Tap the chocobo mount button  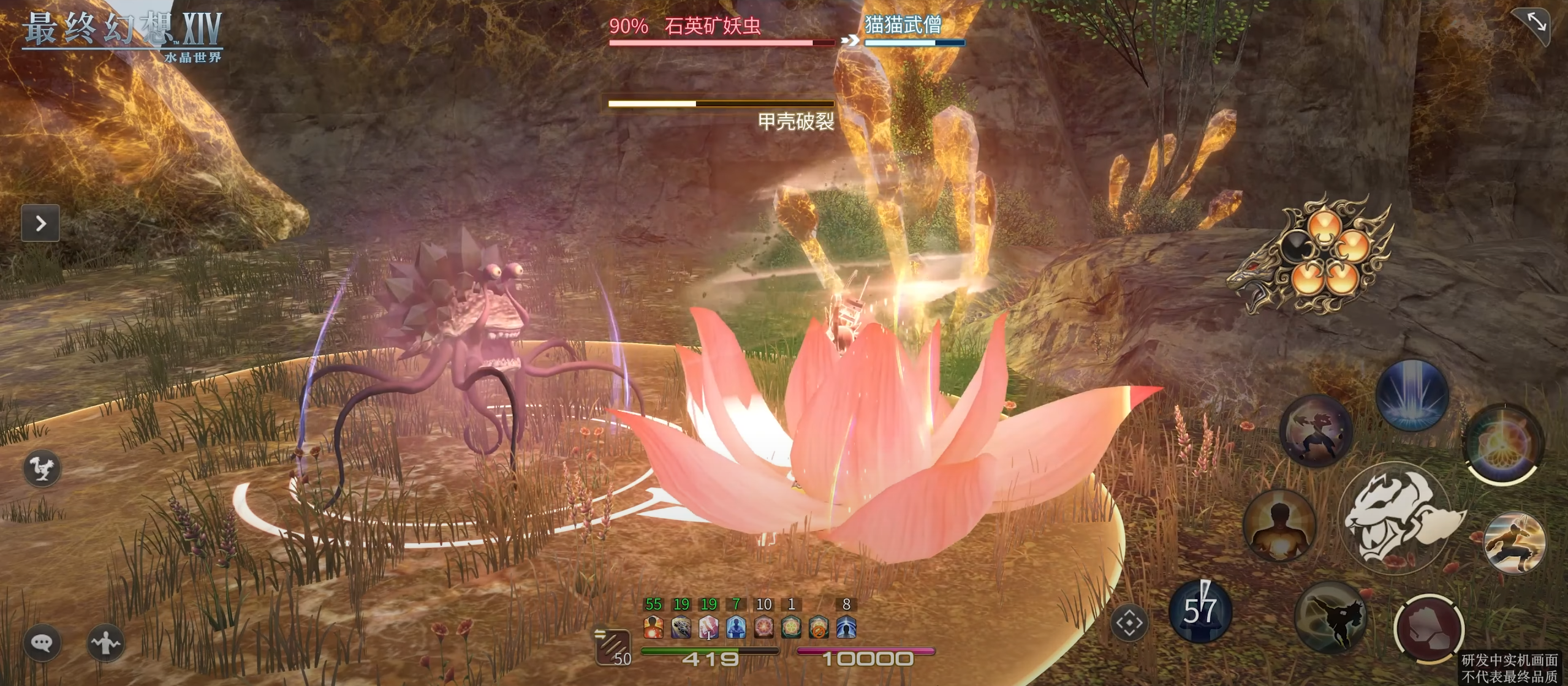pyautogui.click(x=42, y=469)
